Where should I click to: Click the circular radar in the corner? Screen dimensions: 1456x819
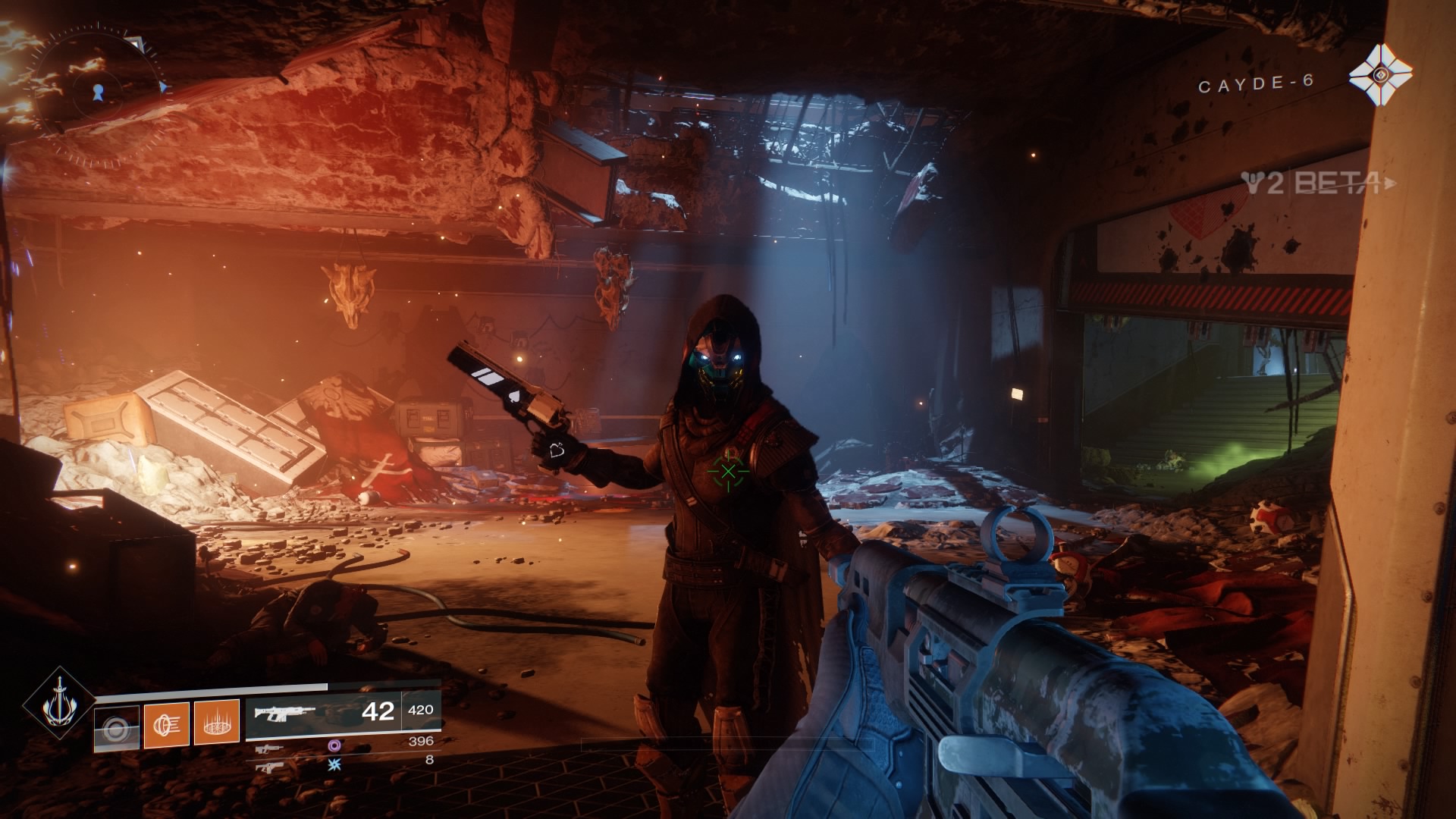click(x=97, y=92)
